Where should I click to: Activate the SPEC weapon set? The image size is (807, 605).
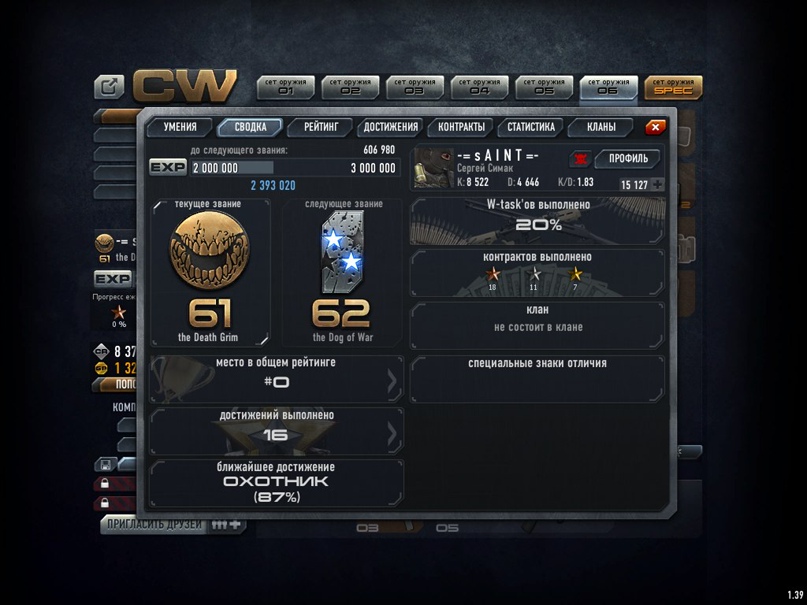point(673,87)
